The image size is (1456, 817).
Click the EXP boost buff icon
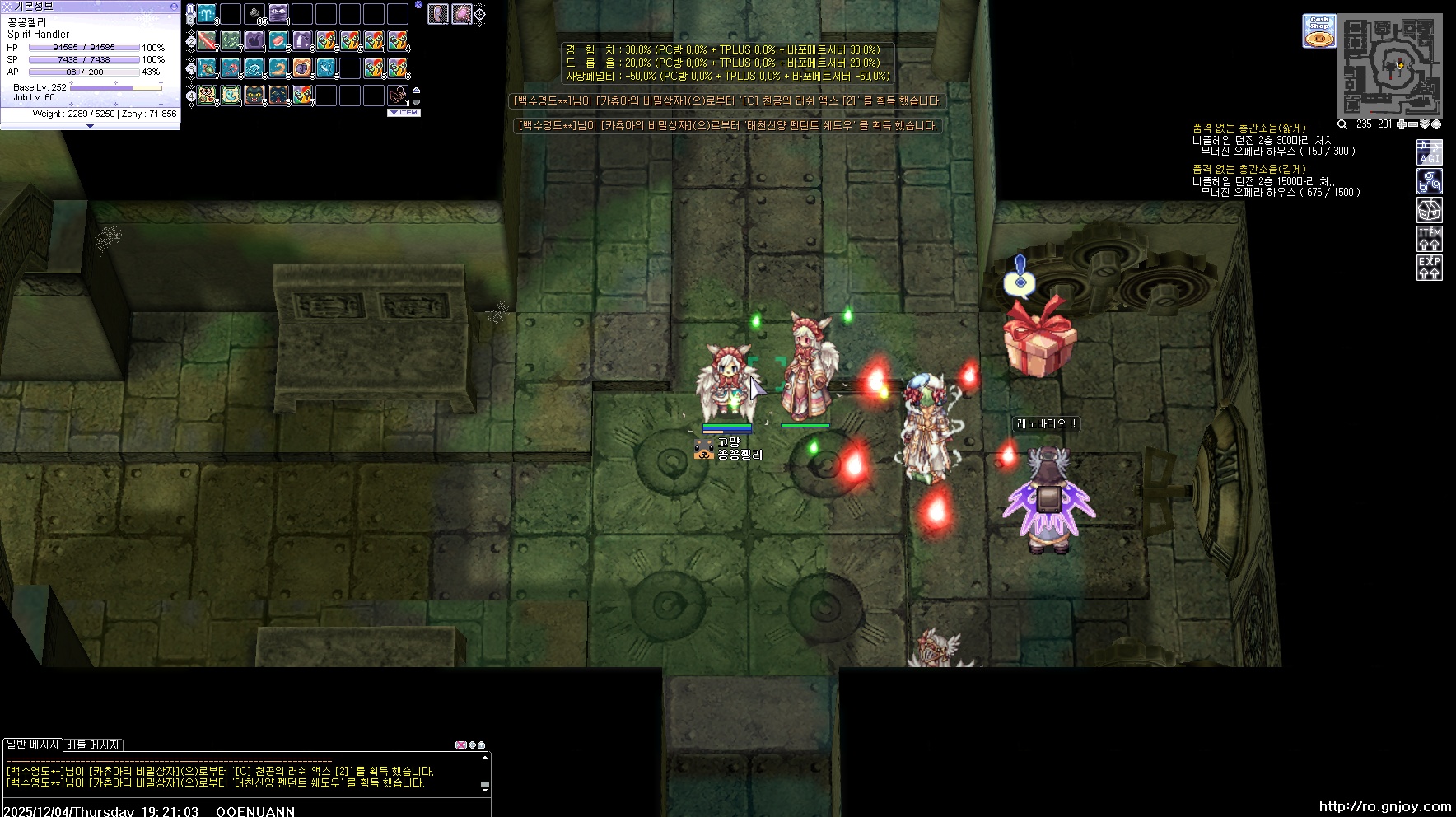[1429, 268]
